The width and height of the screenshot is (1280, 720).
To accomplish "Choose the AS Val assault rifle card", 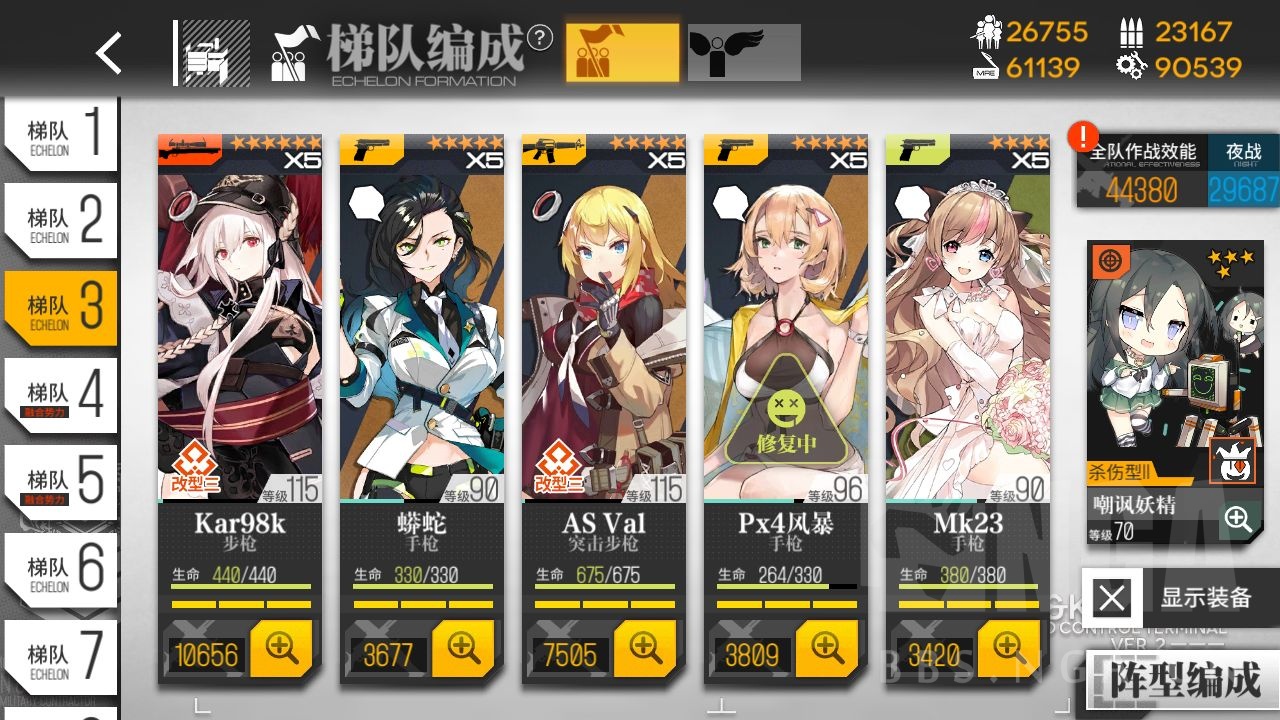I will coord(604,330).
